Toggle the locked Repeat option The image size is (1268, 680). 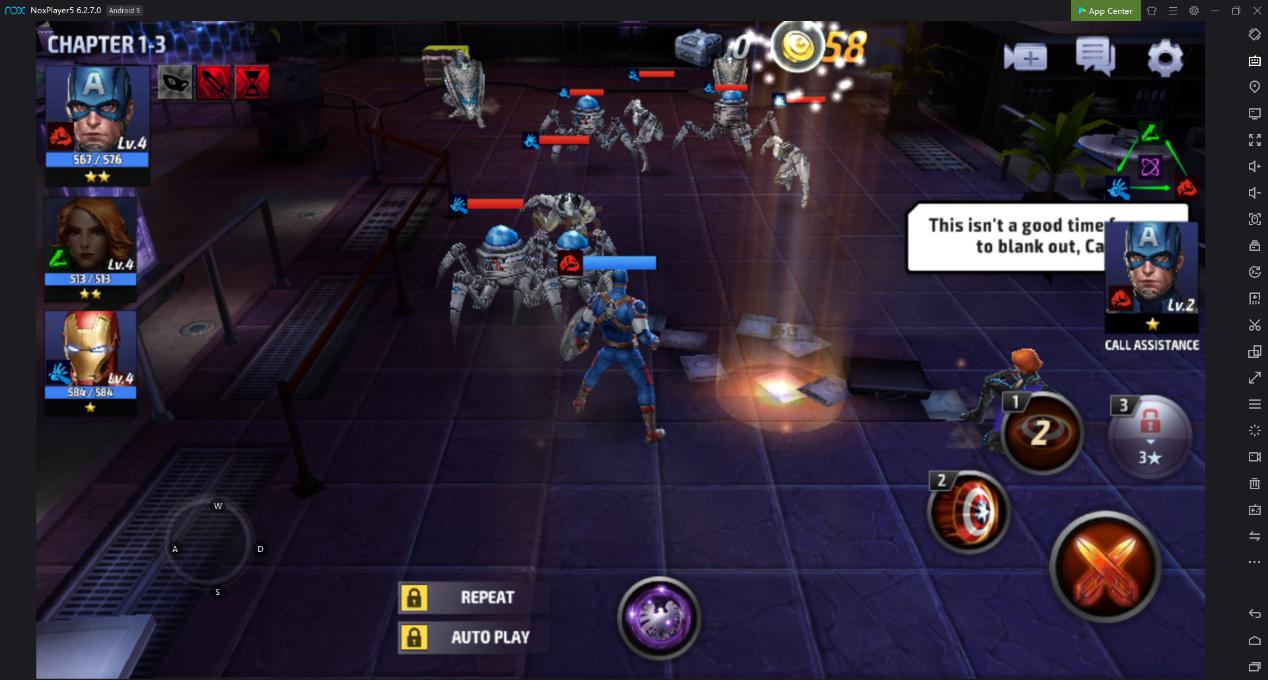(472, 598)
